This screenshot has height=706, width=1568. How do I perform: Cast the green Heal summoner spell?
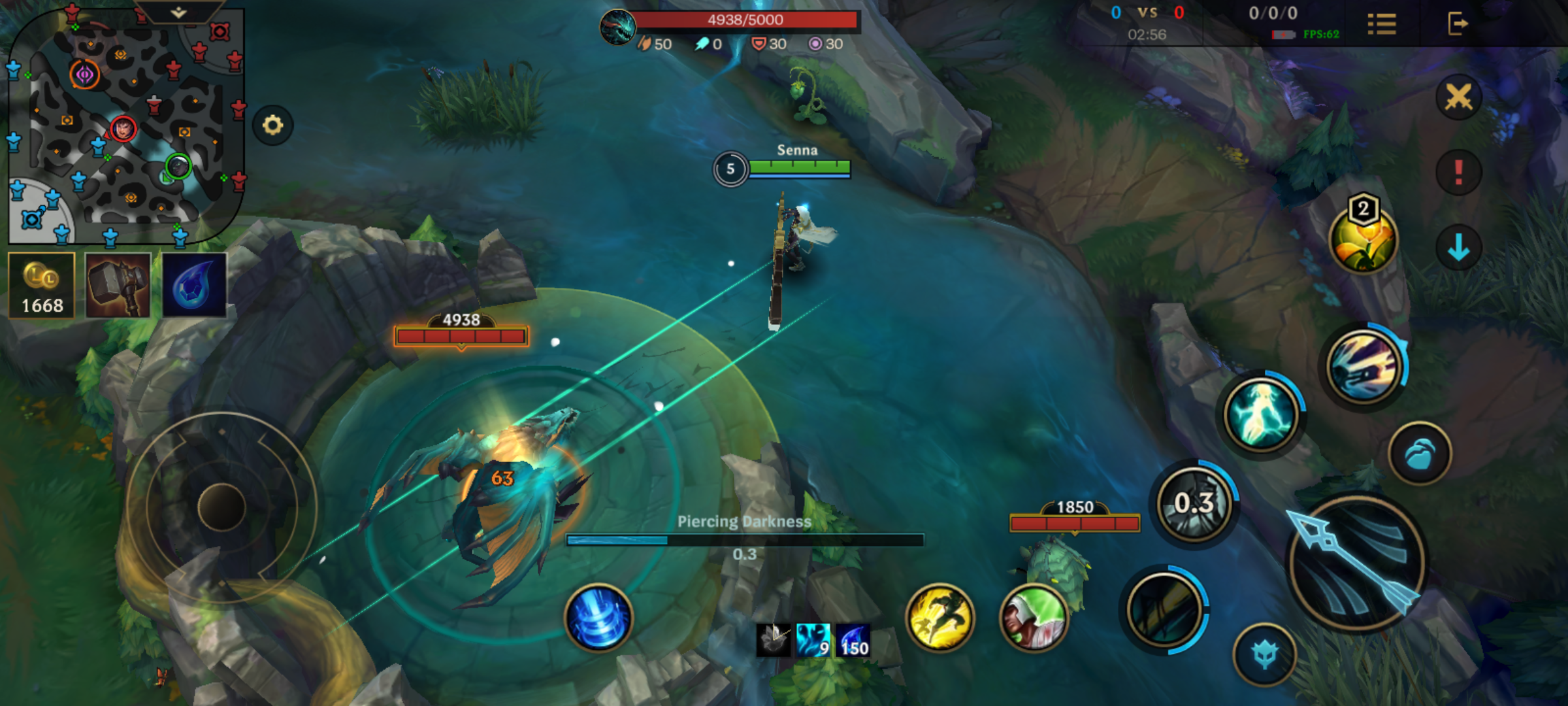coord(1034,618)
